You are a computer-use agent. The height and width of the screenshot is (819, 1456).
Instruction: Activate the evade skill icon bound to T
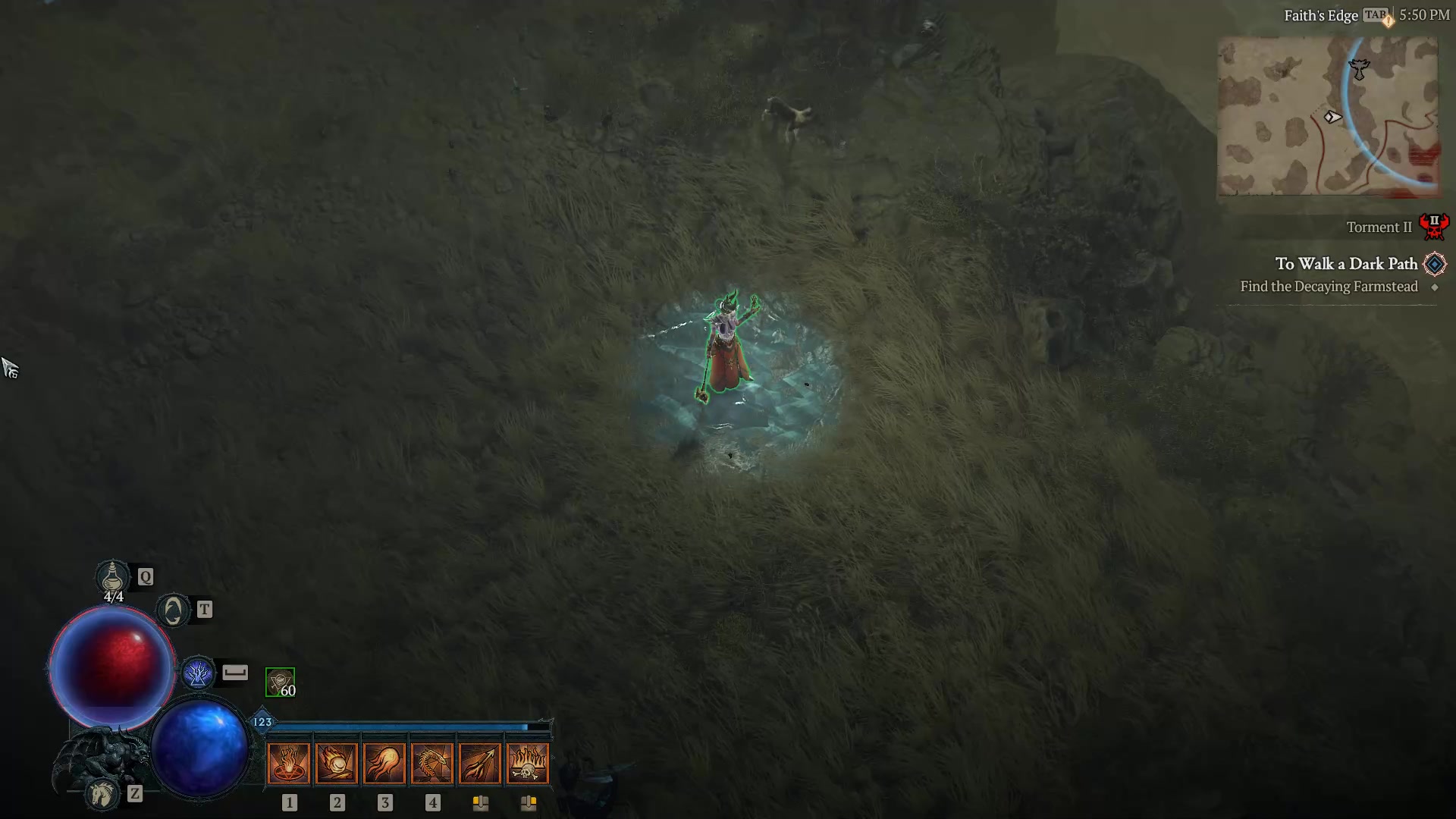coord(173,609)
